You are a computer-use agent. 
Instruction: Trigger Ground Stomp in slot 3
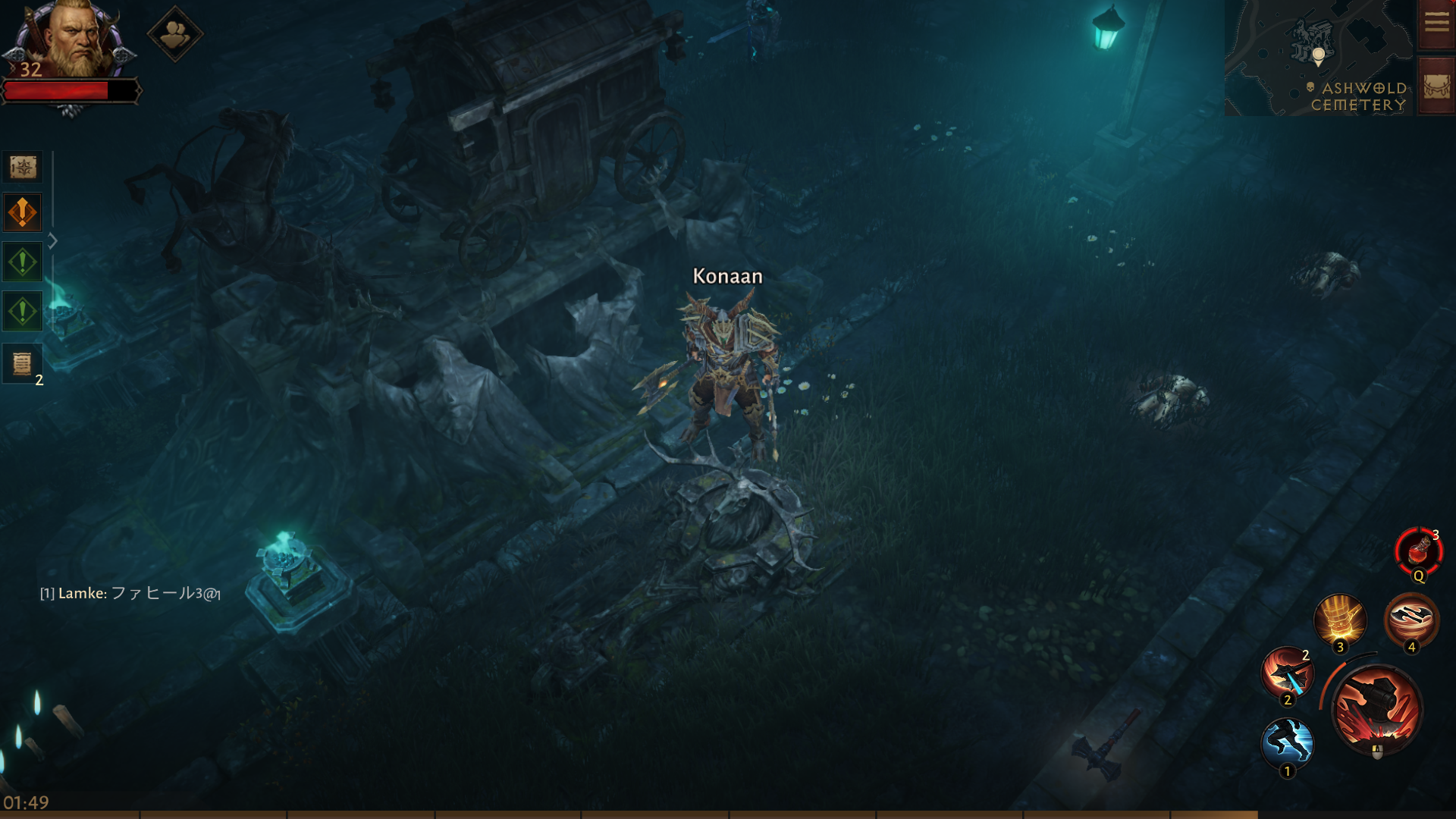pyautogui.click(x=1339, y=621)
